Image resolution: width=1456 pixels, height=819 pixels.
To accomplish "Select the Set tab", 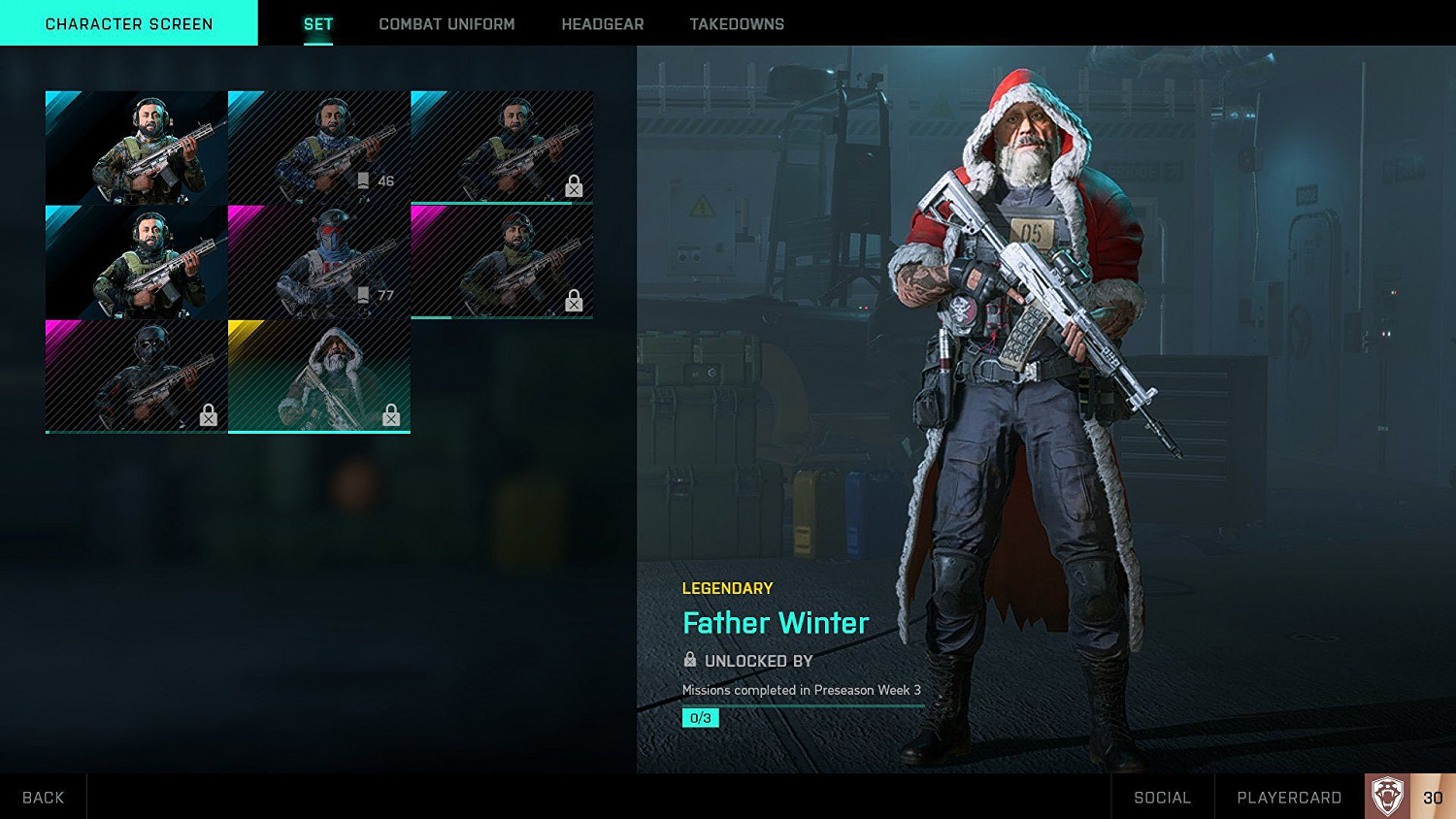I will click(317, 24).
